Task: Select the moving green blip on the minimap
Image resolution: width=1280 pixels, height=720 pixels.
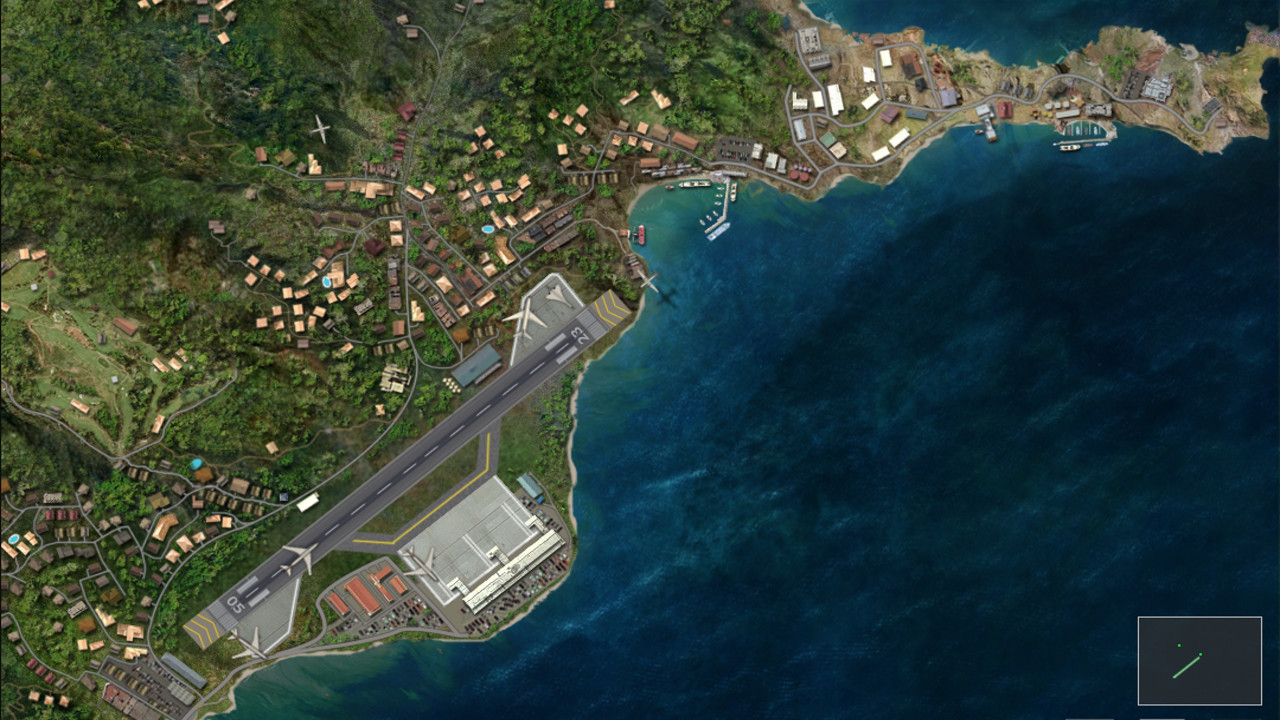Action: pos(1200,654)
